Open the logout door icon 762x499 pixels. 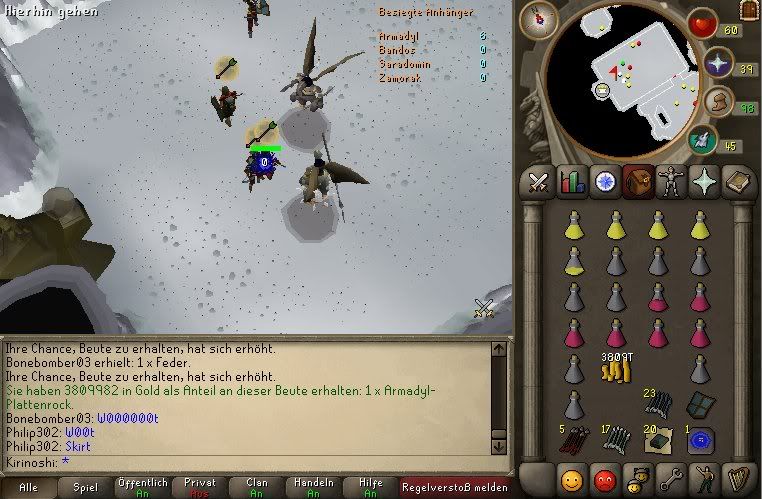point(748,10)
